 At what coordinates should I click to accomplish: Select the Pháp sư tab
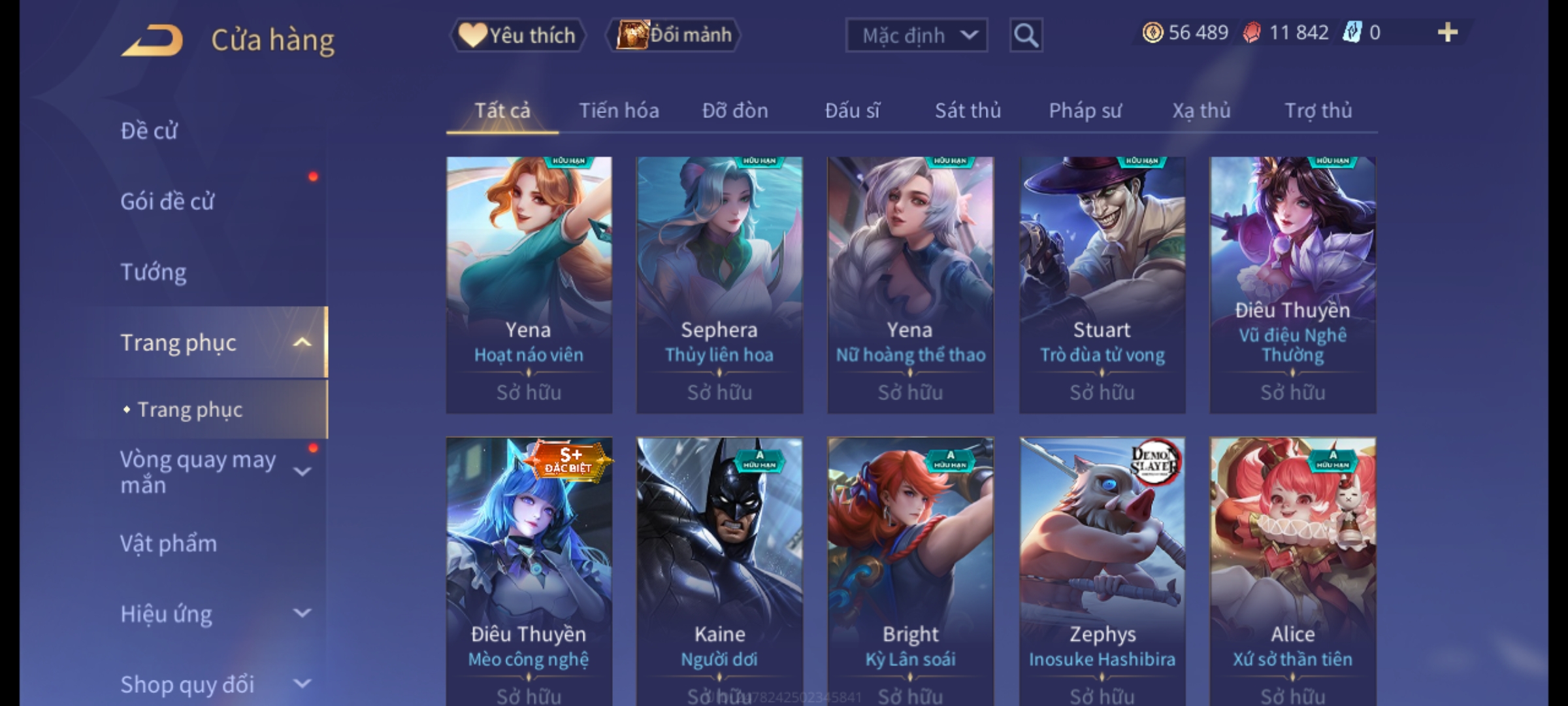[x=1085, y=110]
